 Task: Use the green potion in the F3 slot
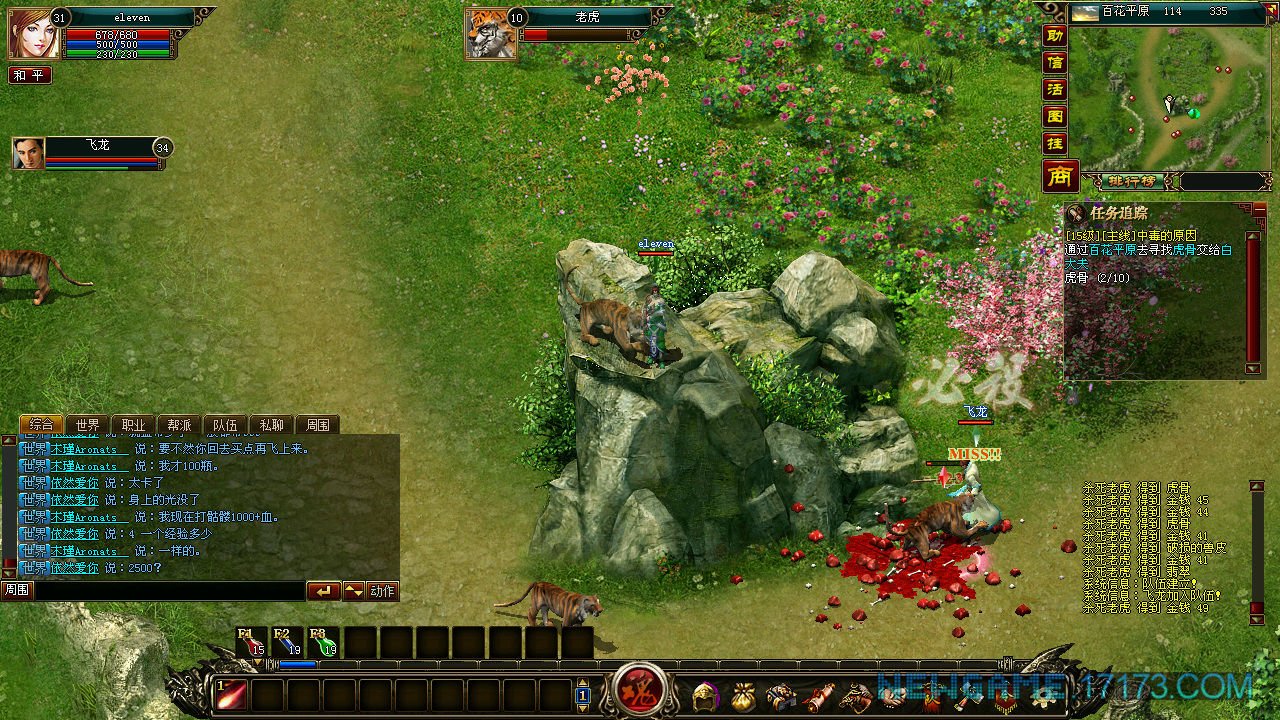(x=322, y=642)
